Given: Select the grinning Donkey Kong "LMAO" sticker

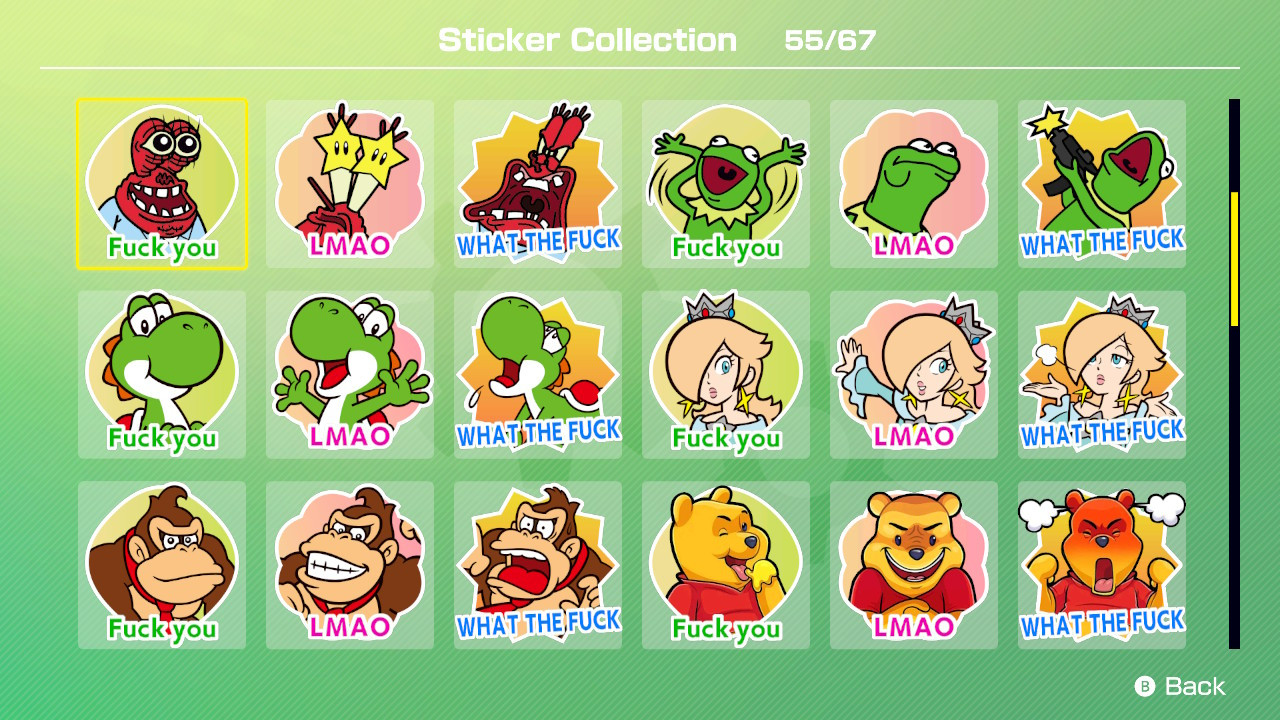Looking at the screenshot, I should [349, 565].
